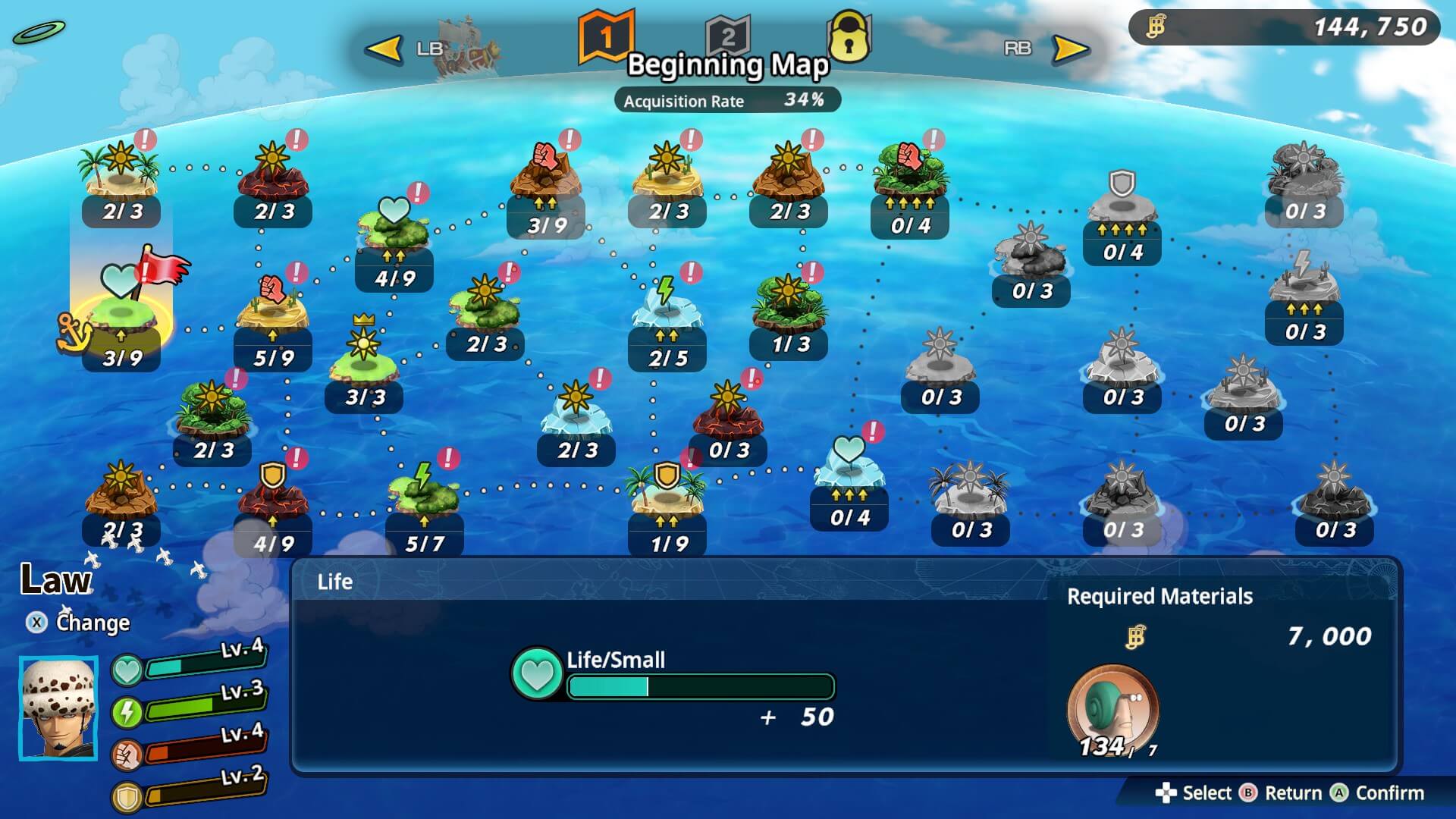This screenshot has width=1456, height=819.
Task: Go to next map with right arrow
Action: (1070, 49)
